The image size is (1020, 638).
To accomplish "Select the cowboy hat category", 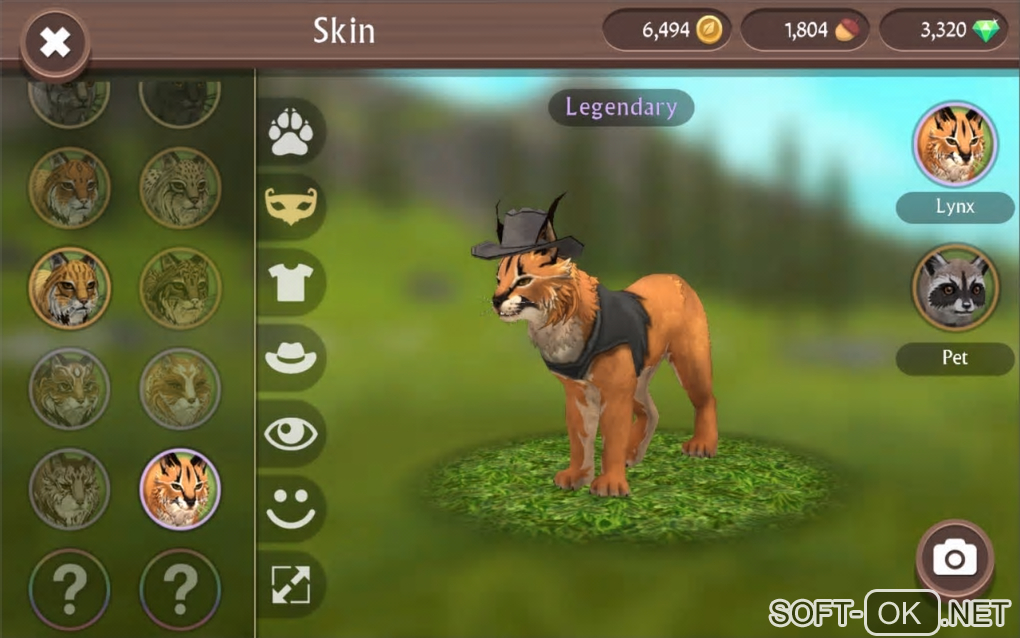I will point(291,357).
